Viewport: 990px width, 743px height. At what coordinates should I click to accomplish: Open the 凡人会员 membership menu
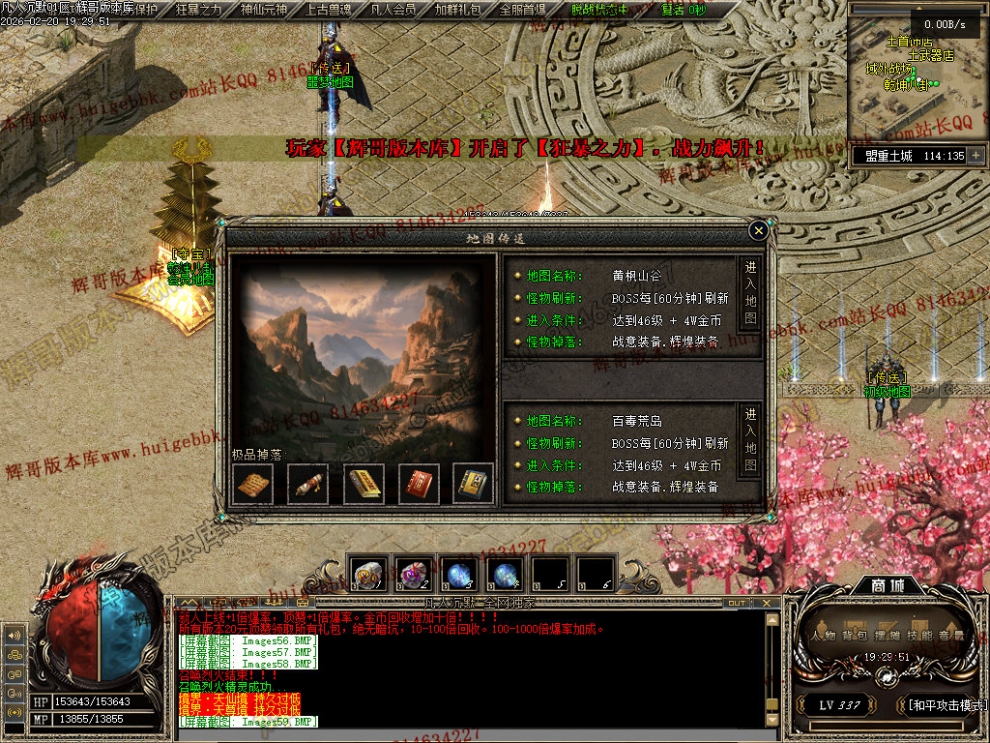point(393,9)
